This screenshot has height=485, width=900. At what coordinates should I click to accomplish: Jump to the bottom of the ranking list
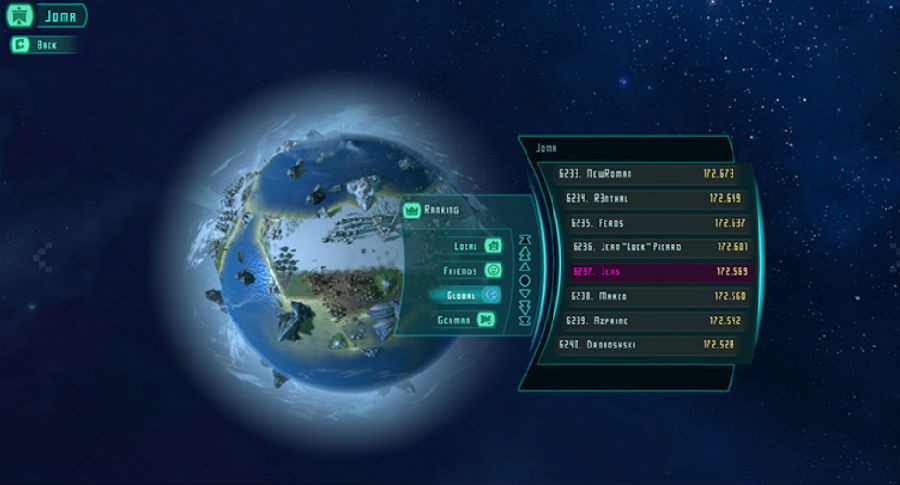coord(525,320)
